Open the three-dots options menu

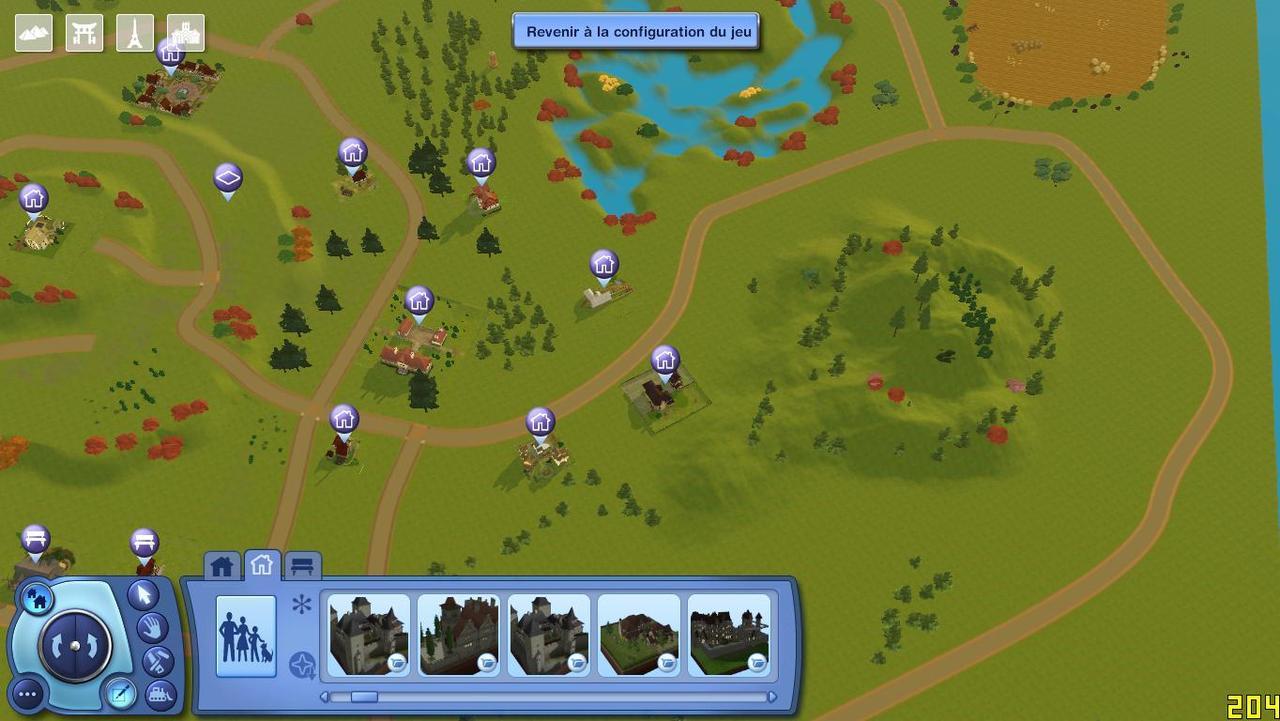tap(27, 693)
